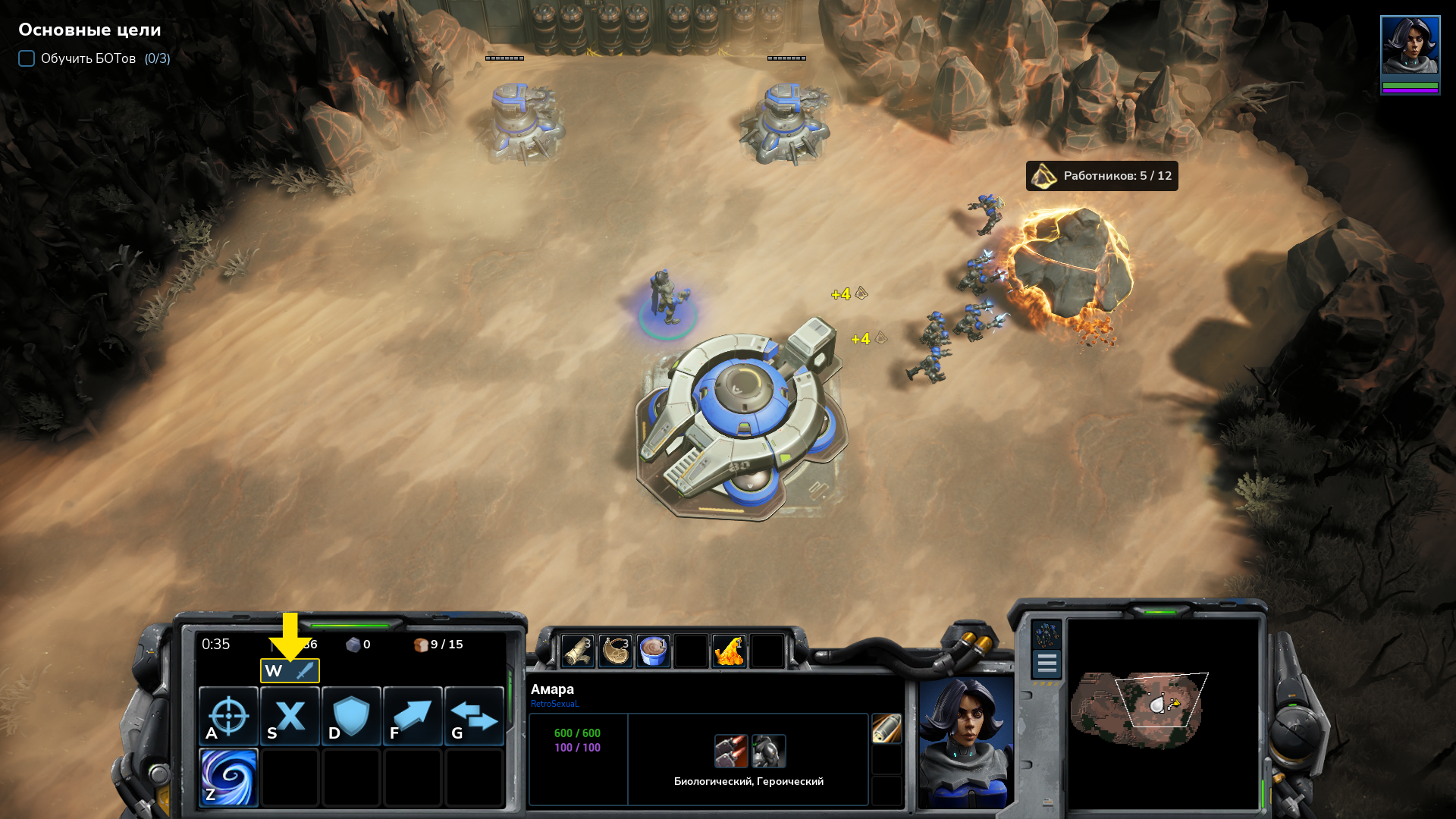Choose the move arrow command
Viewport: 1456px width, 819px height.
(x=413, y=716)
